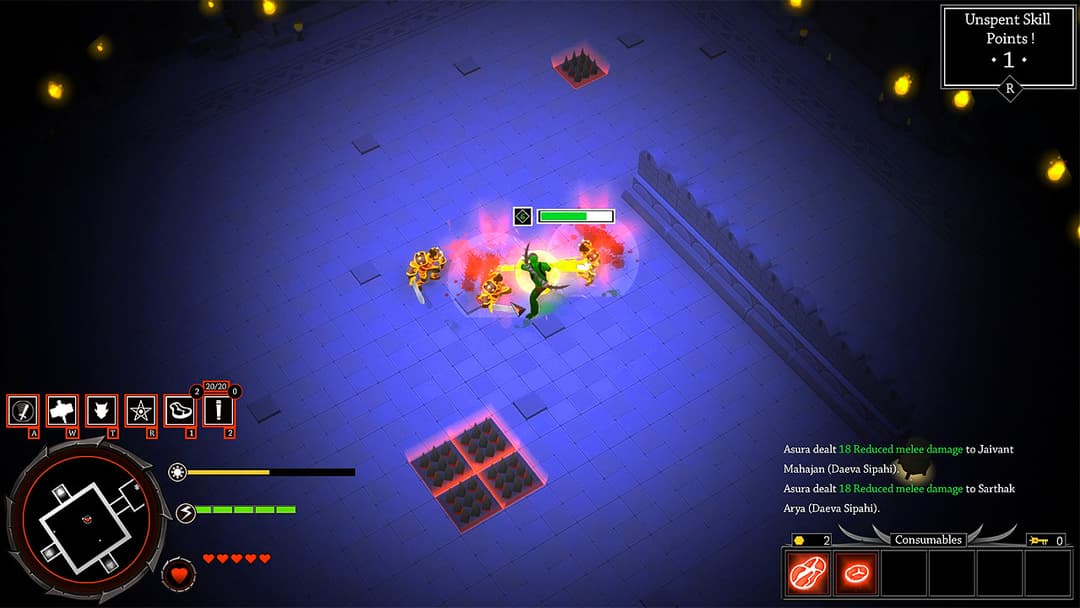
Task: Trigger the demon mask ability
Action: coord(101,410)
